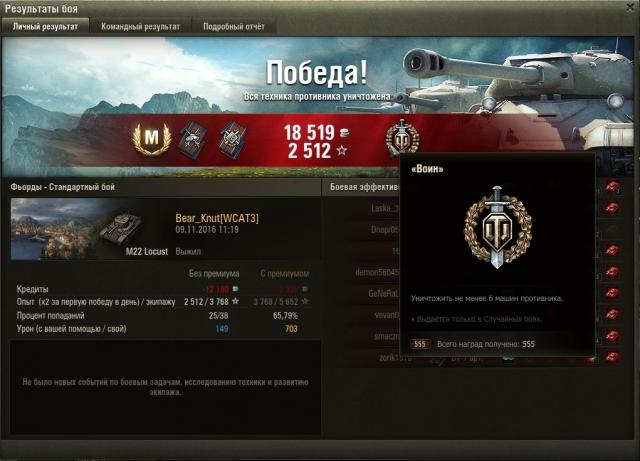Open the Подробный отчёт tab
This screenshot has width=640, height=461.
point(233,27)
